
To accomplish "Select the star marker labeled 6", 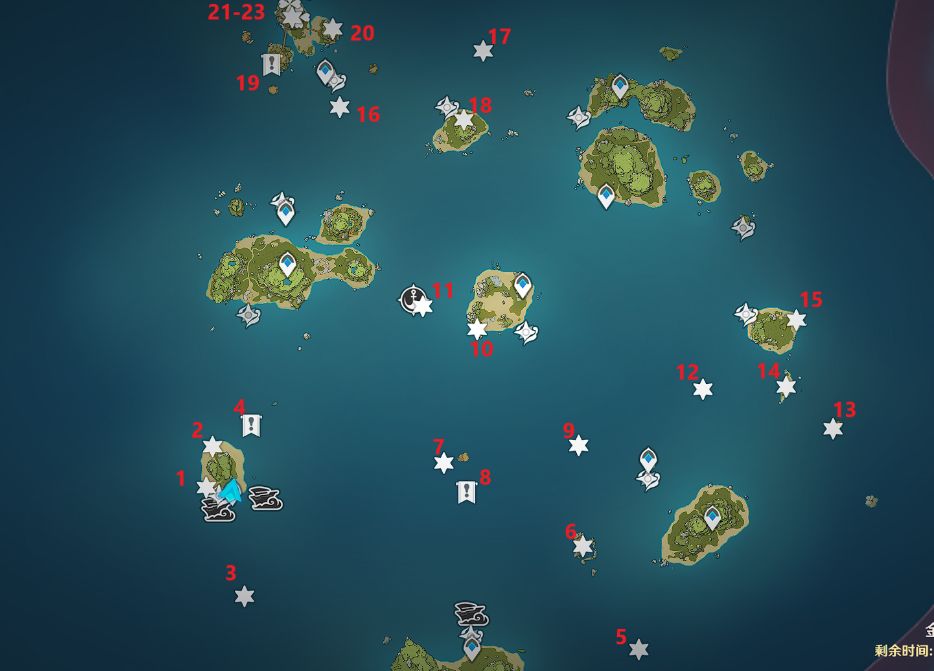I will coord(583,546).
